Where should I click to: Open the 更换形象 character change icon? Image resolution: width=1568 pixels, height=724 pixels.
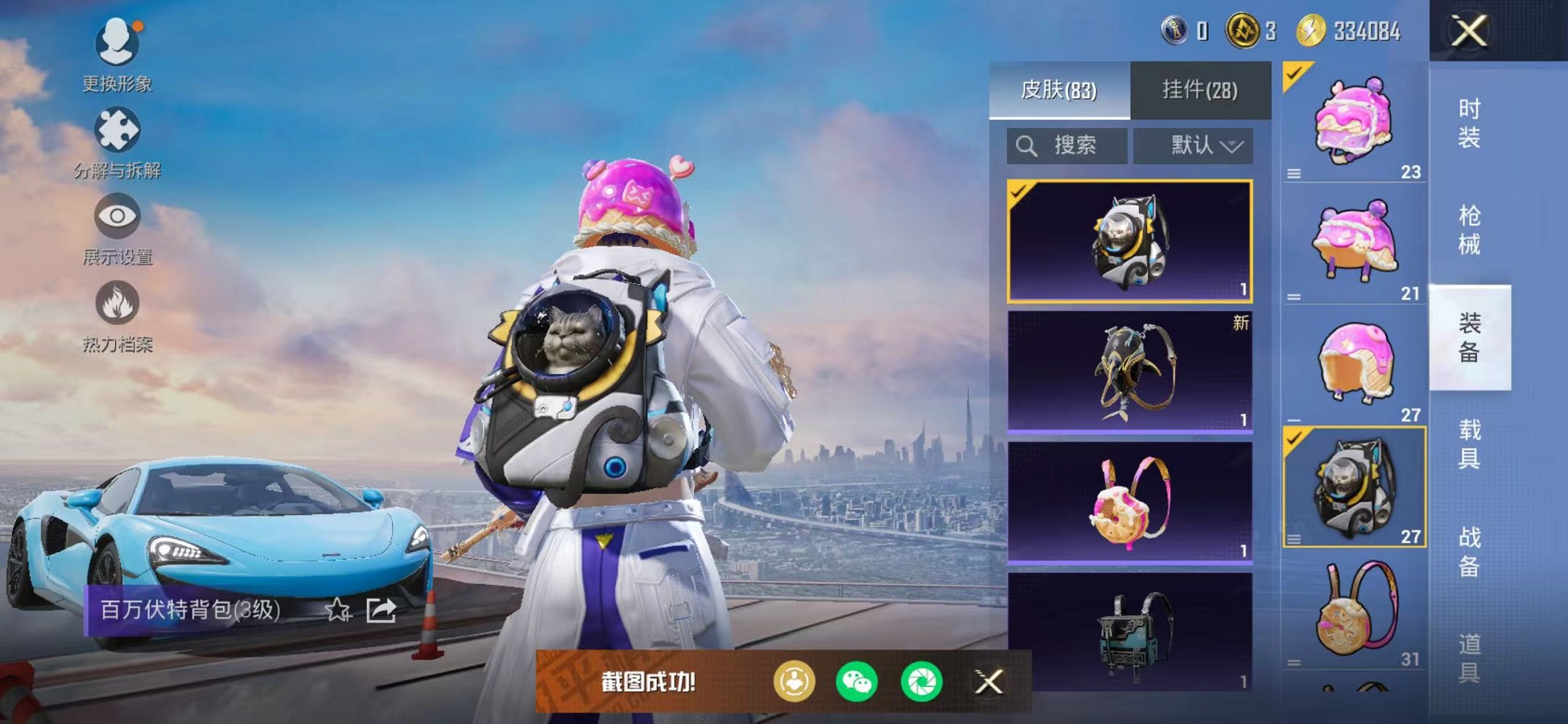(x=117, y=44)
